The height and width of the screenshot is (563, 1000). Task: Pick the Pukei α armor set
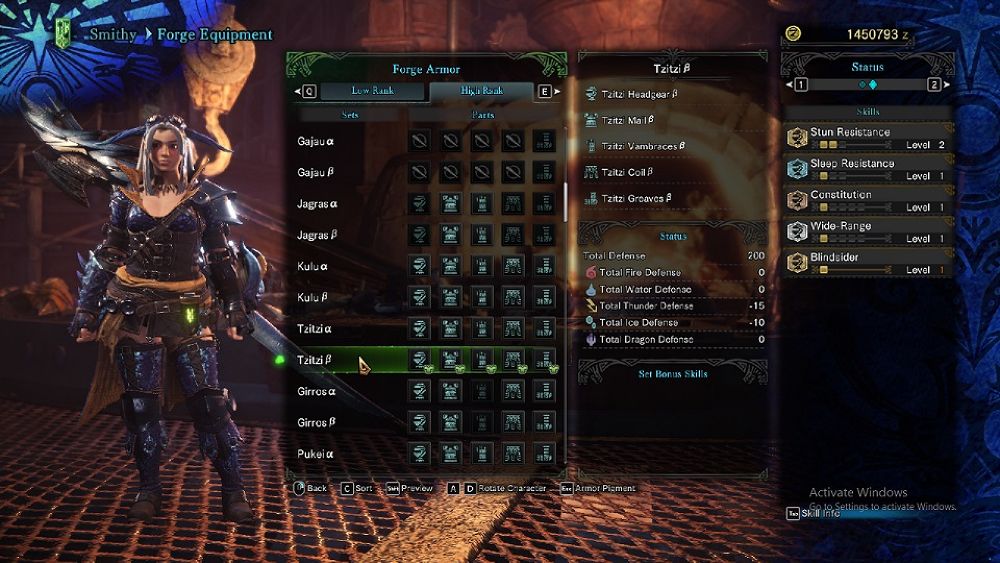pyautogui.click(x=315, y=454)
